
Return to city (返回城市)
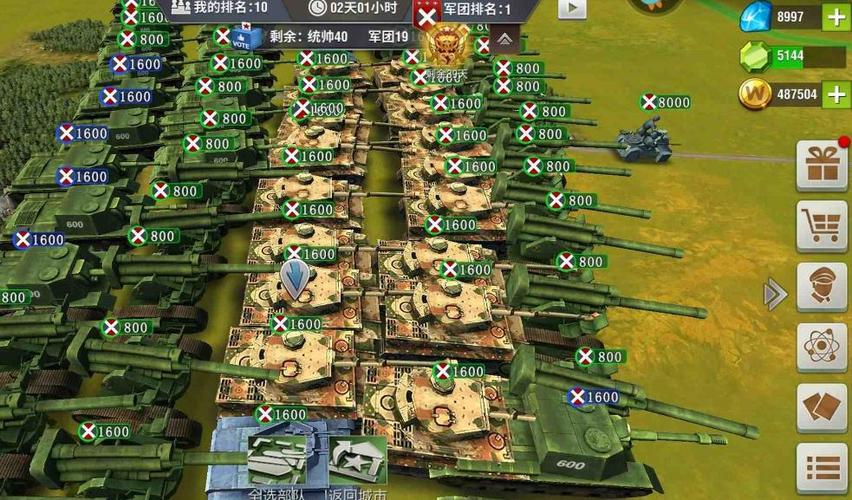click(356, 466)
